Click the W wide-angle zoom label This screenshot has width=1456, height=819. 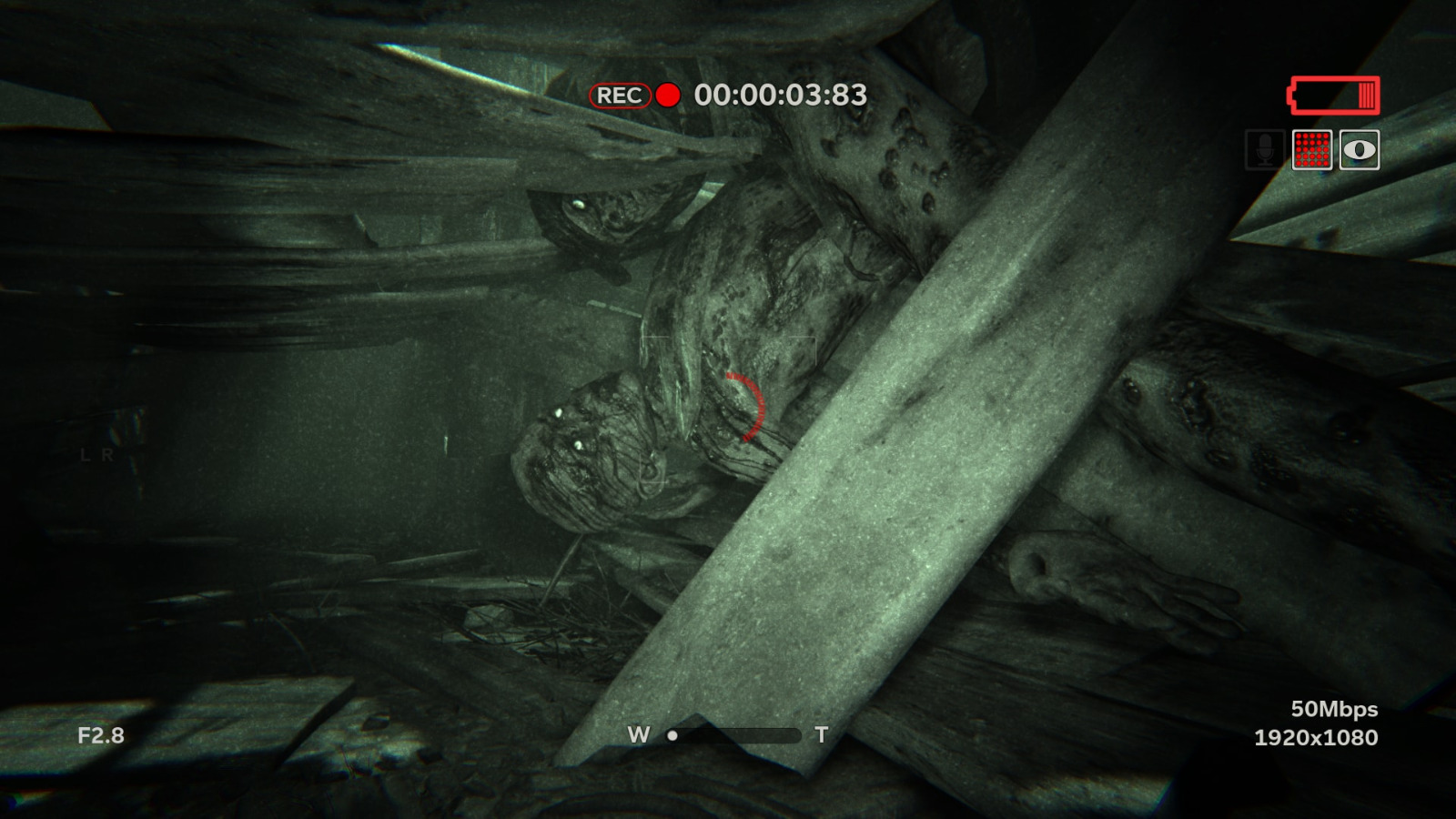[641, 733]
